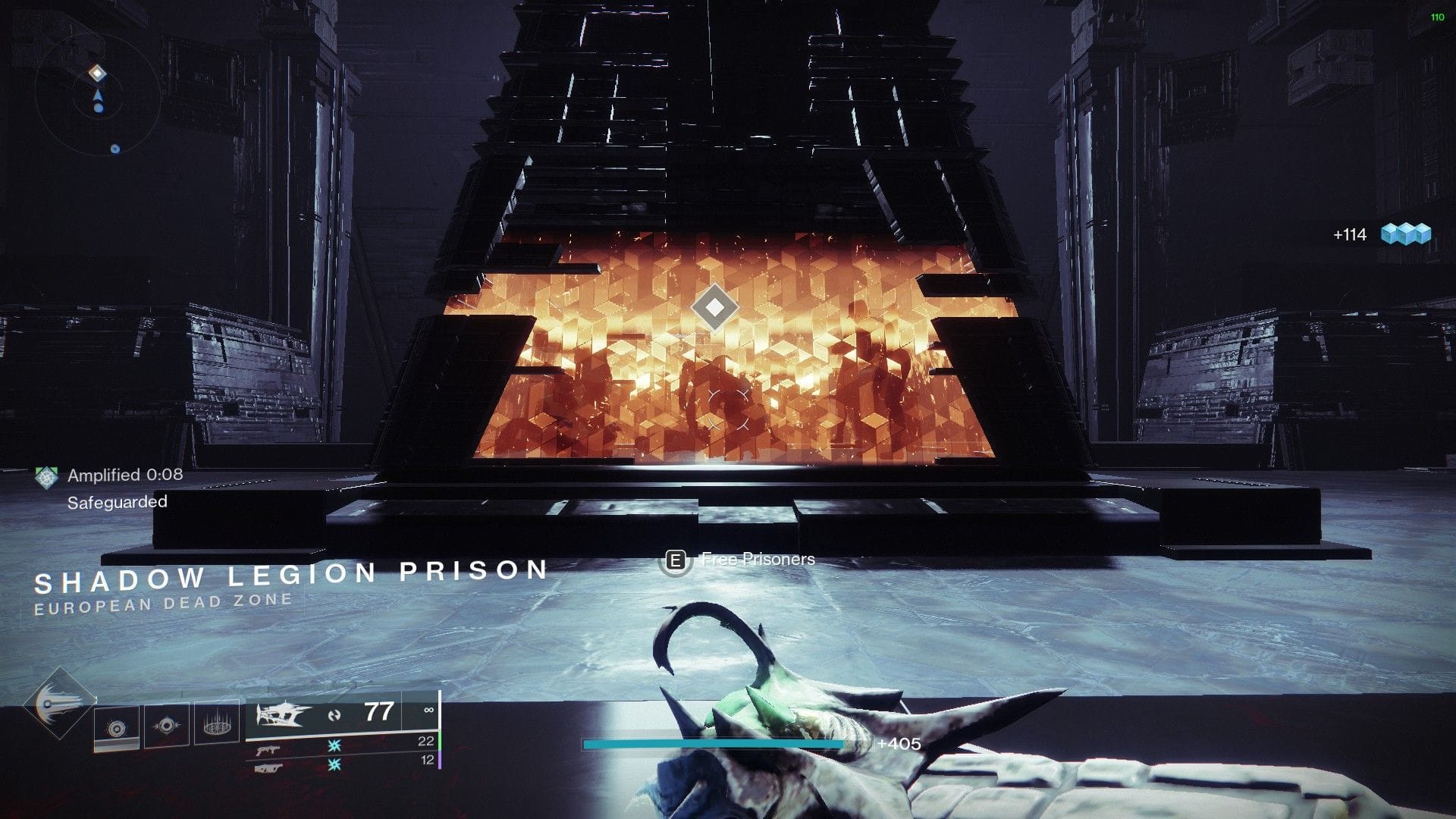
Task: Click the green 110 counter at top right
Action: pyautogui.click(x=1437, y=17)
